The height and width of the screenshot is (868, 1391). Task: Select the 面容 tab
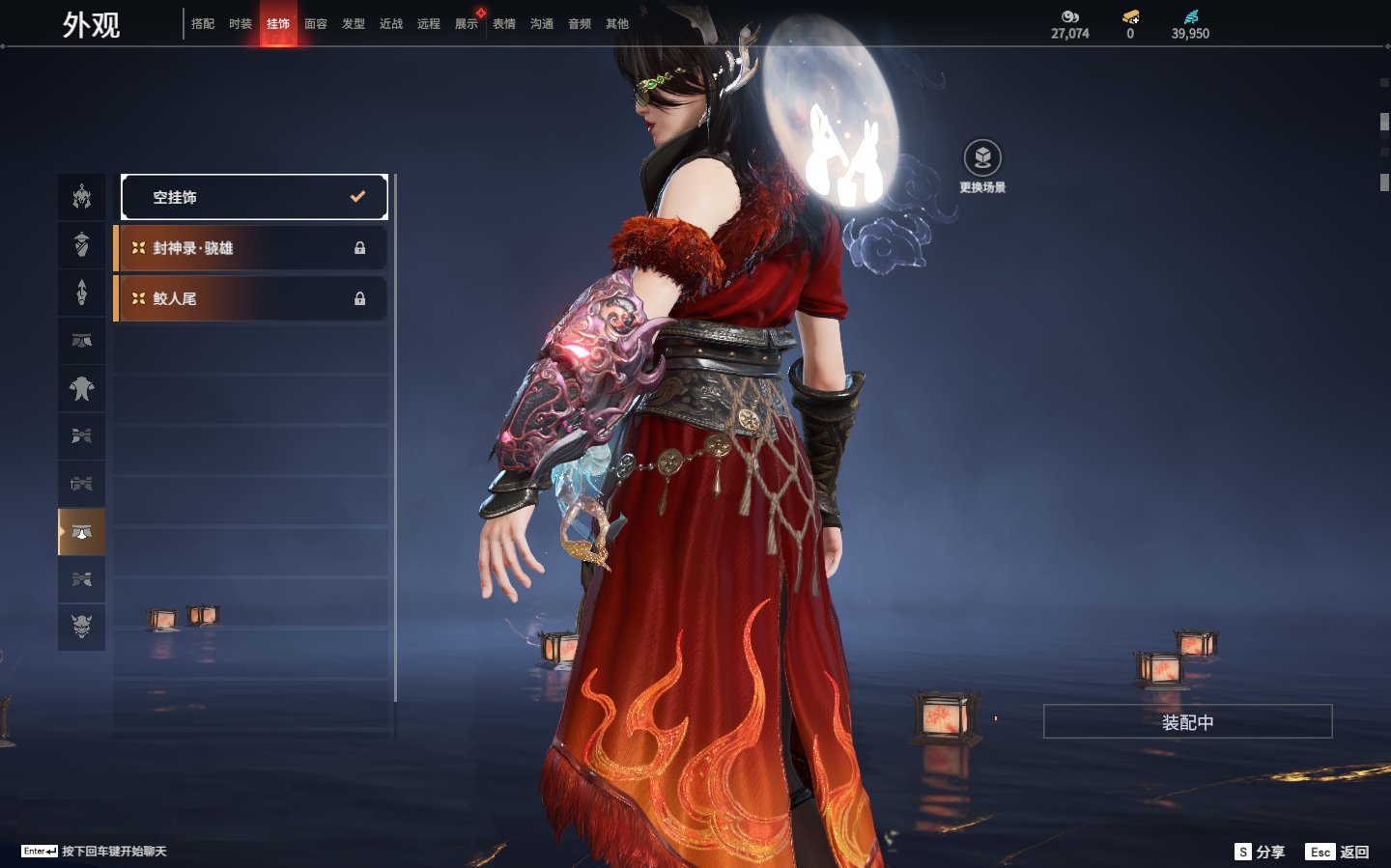[x=316, y=24]
